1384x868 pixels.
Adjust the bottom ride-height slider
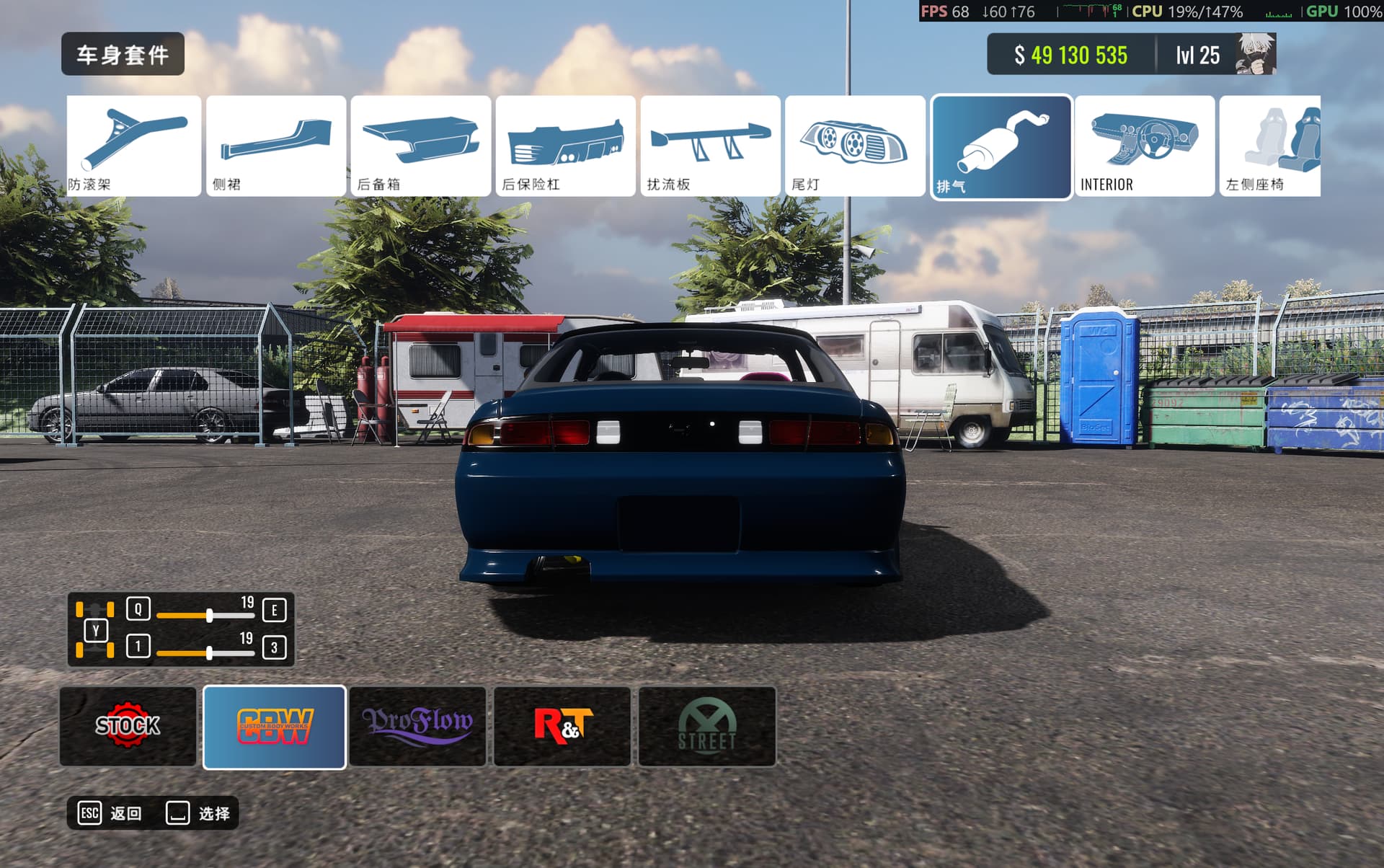(209, 653)
